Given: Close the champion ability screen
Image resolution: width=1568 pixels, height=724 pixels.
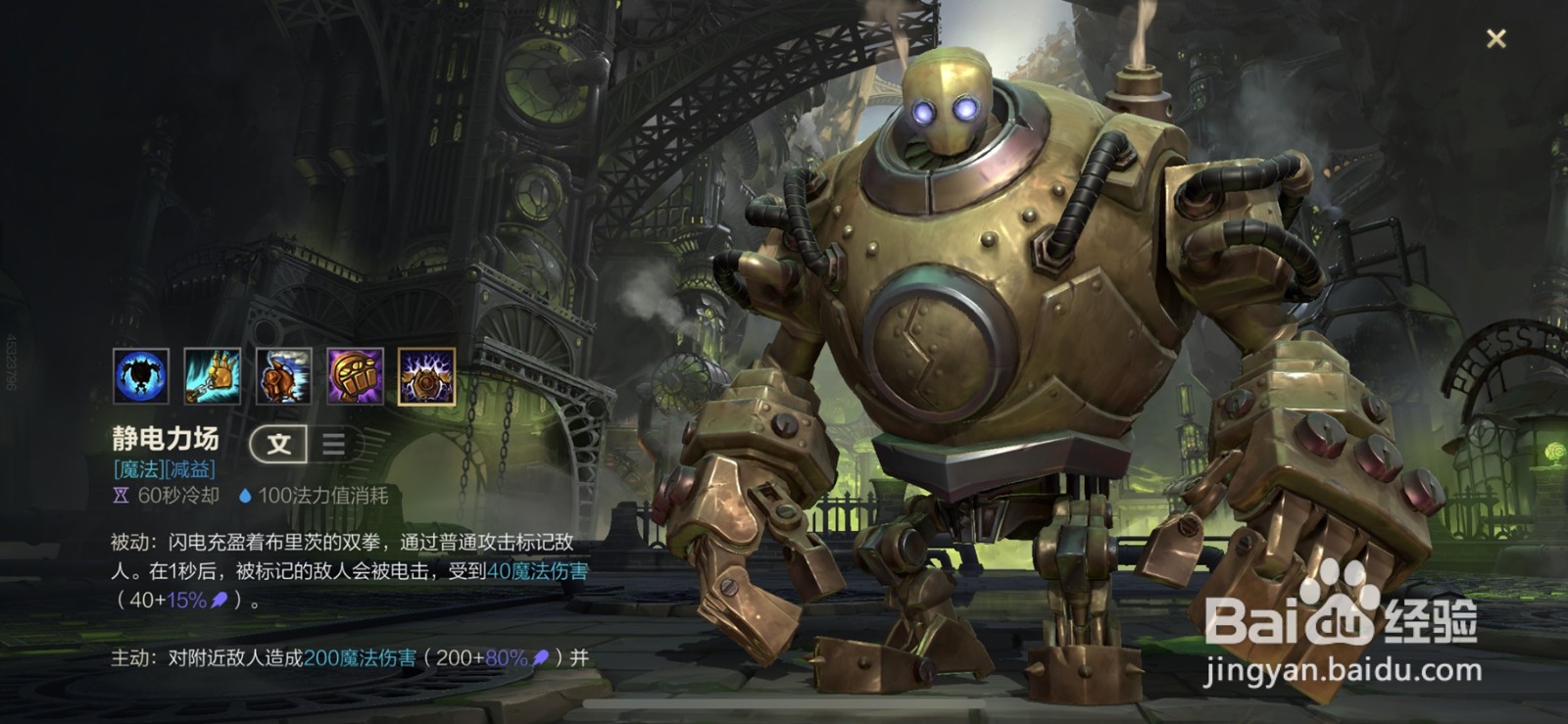Looking at the screenshot, I should 1495,39.
